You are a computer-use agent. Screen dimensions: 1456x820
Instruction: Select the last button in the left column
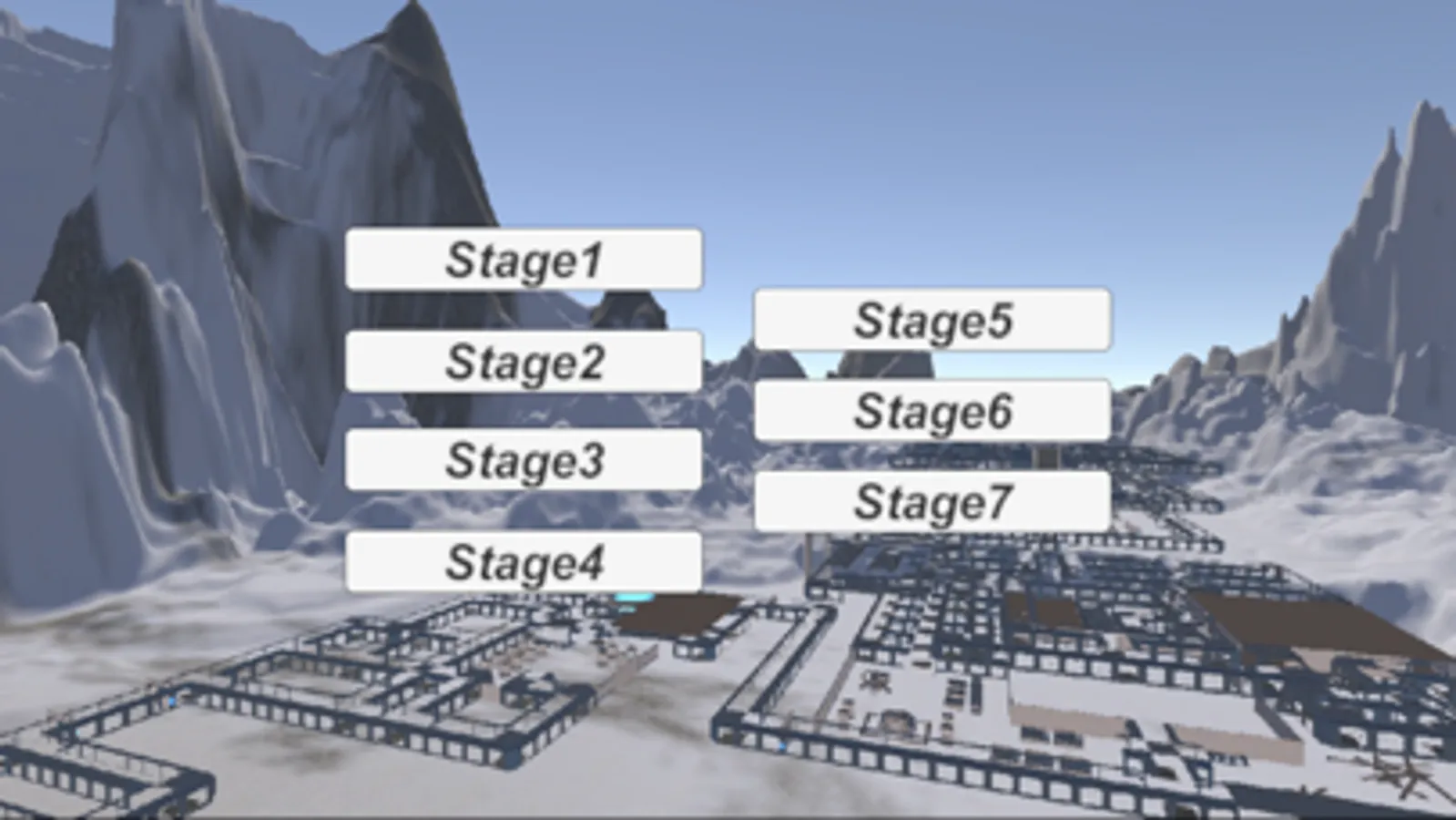[x=526, y=562]
